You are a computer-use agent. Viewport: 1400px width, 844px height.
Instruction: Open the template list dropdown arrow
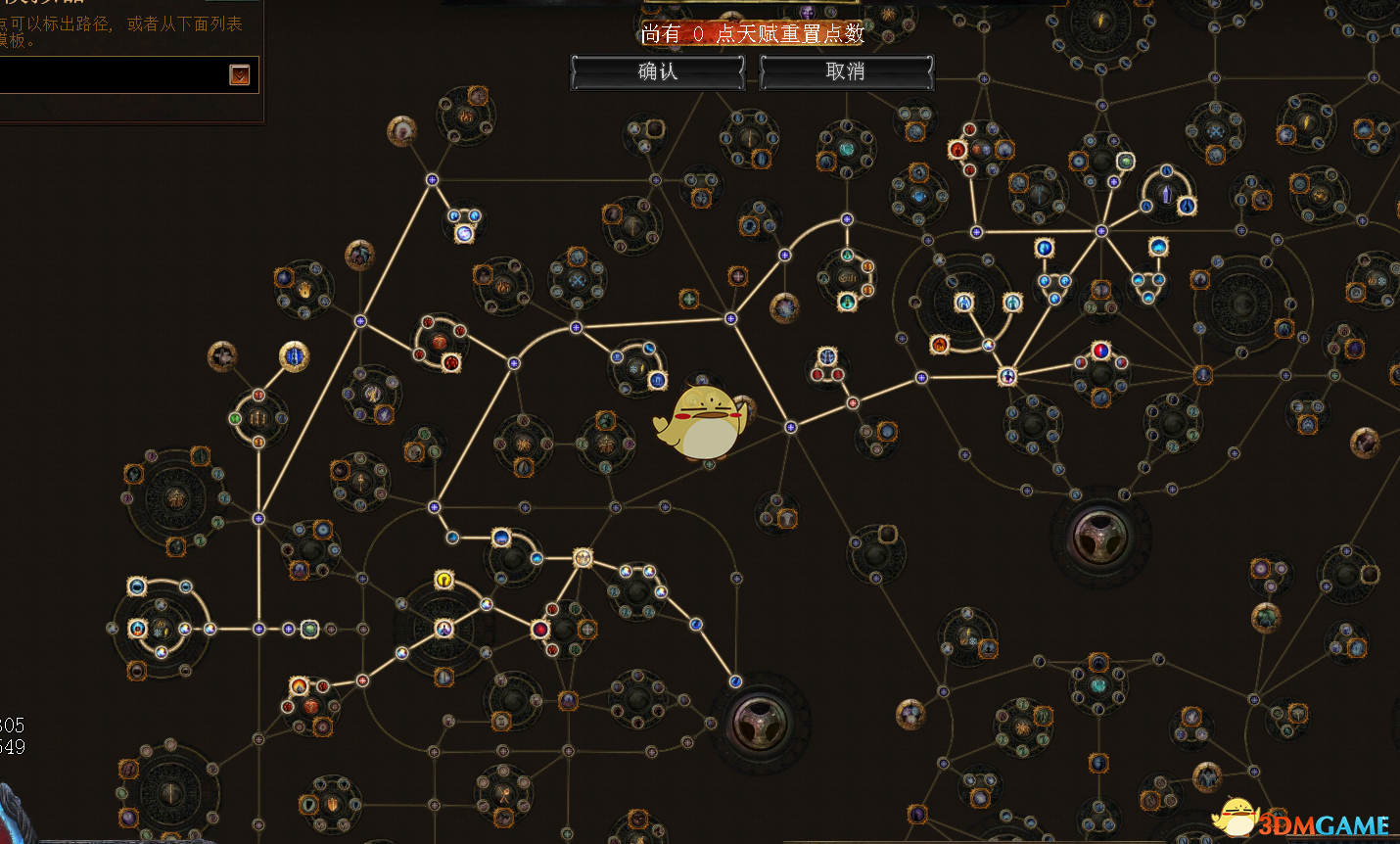[x=240, y=74]
